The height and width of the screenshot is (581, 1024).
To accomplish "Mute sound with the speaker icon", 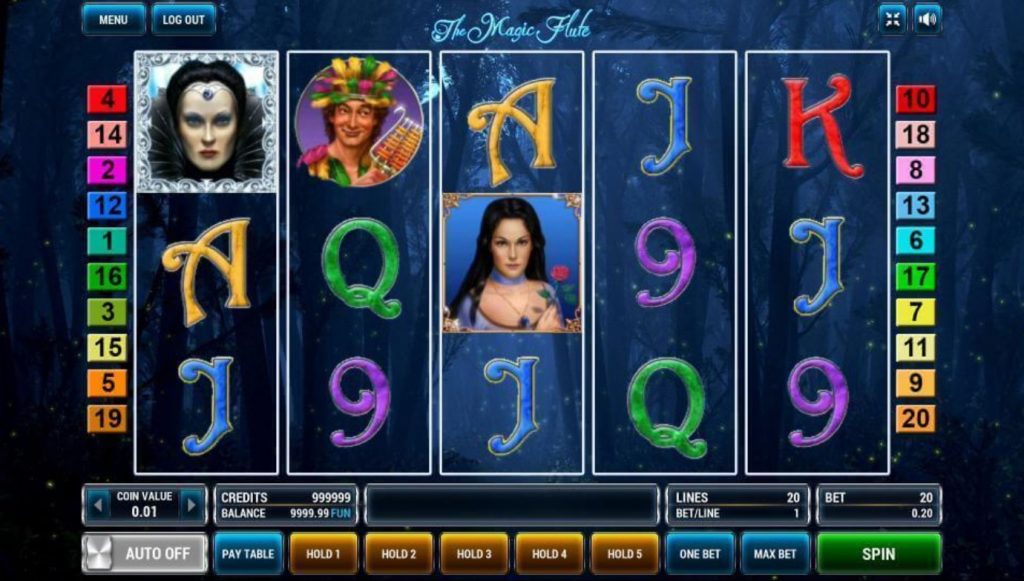I will point(928,18).
